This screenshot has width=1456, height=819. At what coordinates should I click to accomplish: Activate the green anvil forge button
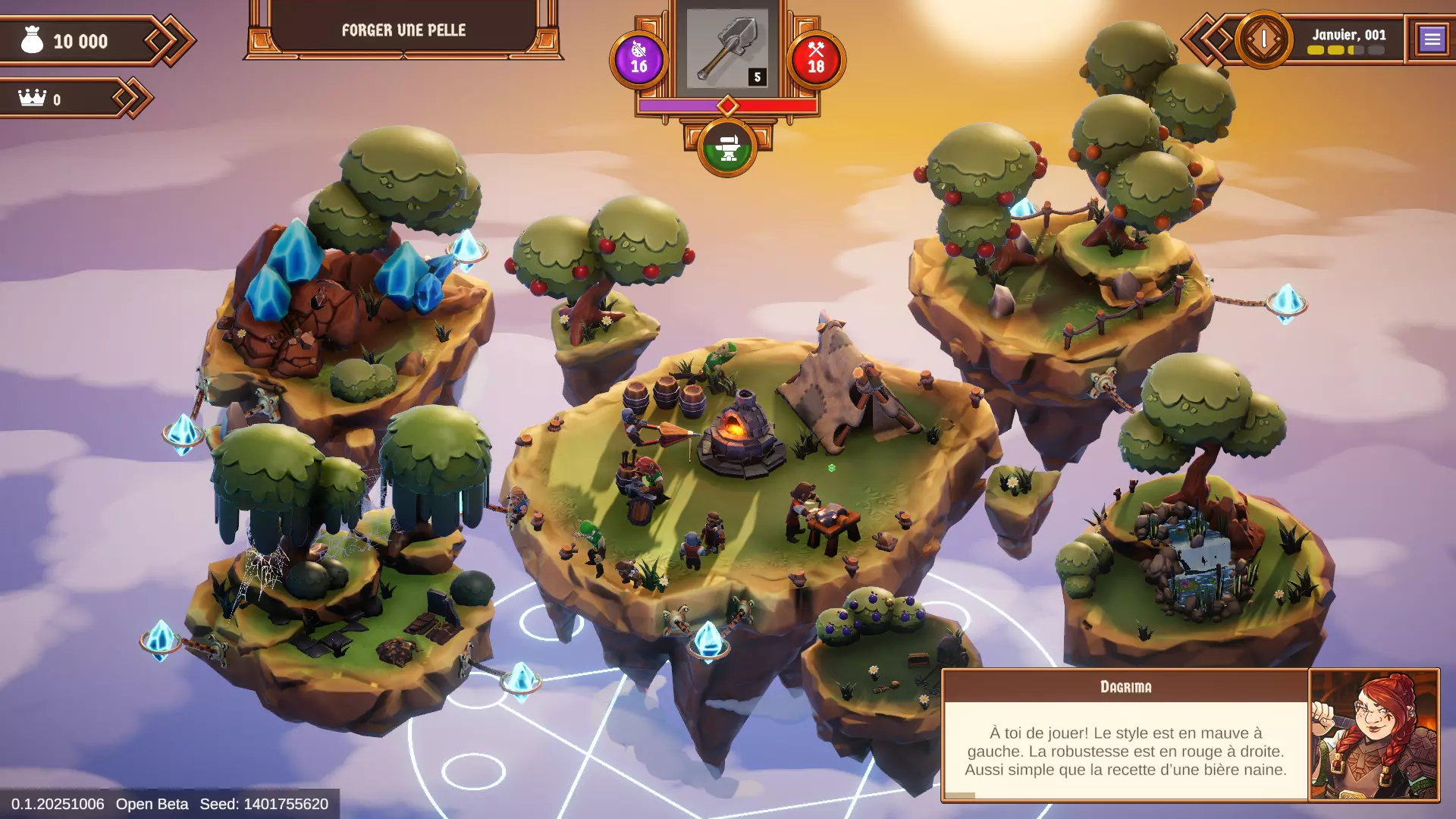[727, 148]
